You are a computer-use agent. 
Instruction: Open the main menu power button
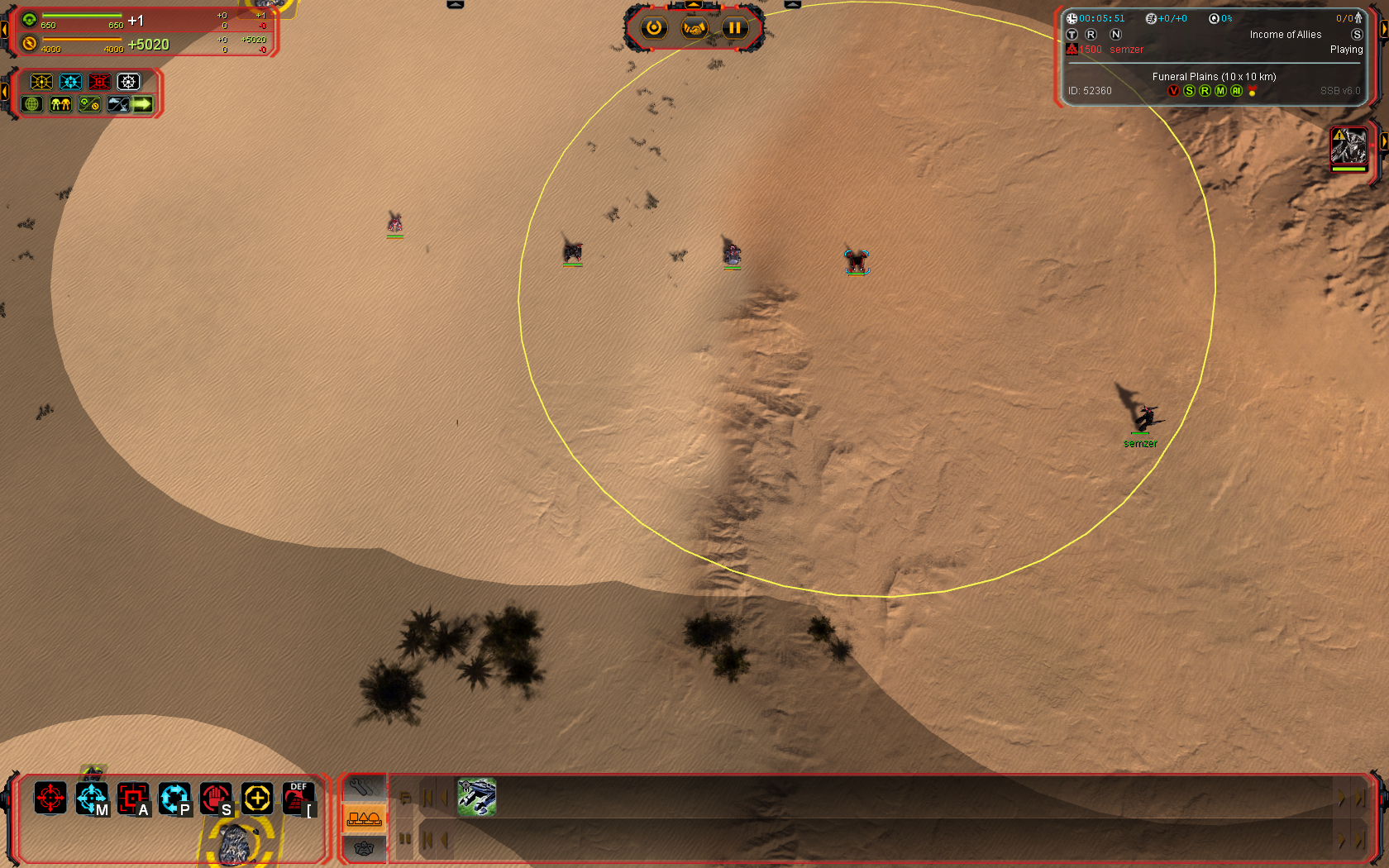click(x=654, y=28)
